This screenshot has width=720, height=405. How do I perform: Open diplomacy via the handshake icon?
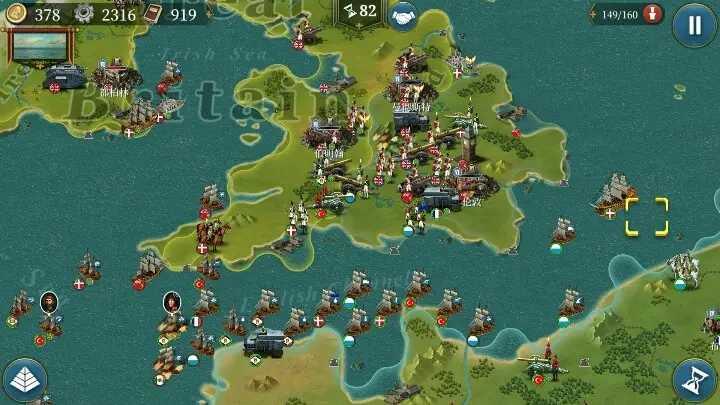pos(402,14)
